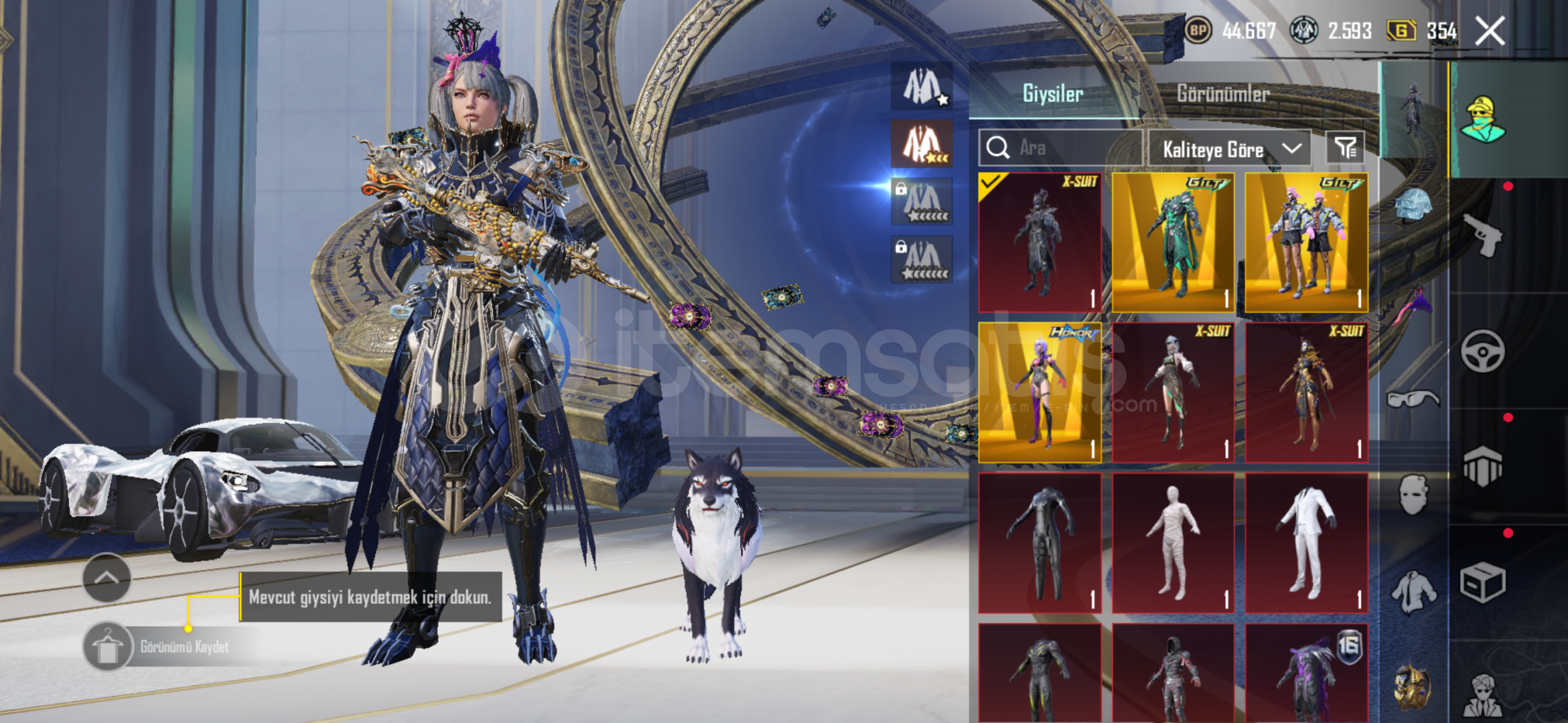Pick the white suit outfit

[x=1306, y=543]
